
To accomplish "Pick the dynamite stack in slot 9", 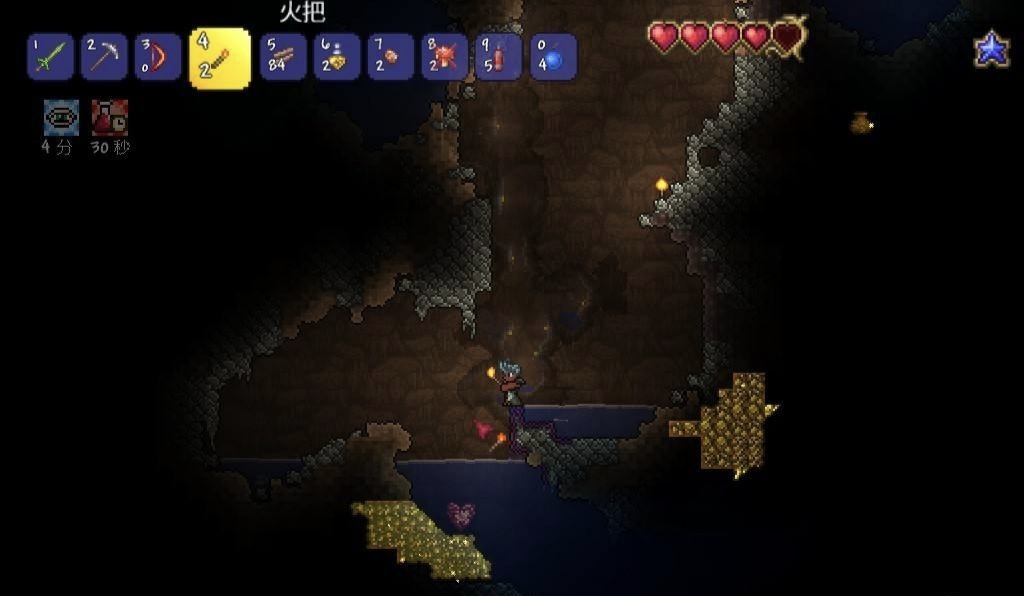I will (499, 57).
